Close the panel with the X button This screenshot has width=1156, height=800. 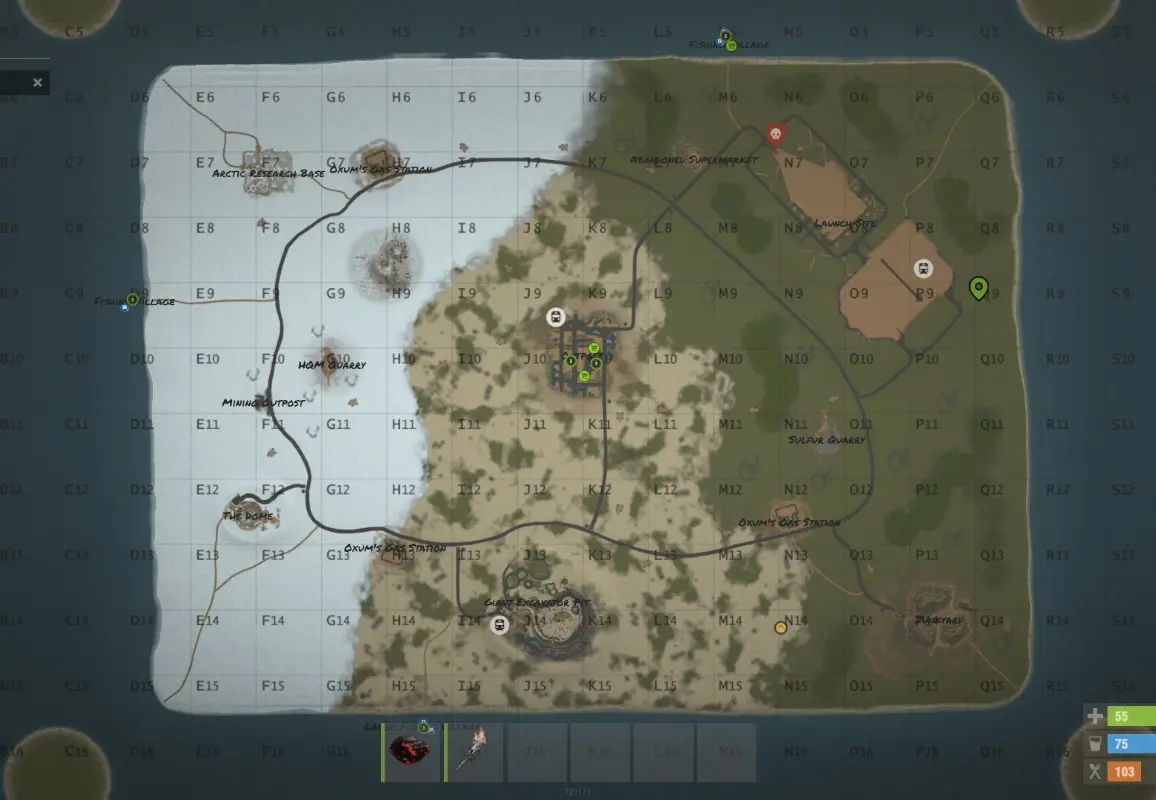[38, 83]
